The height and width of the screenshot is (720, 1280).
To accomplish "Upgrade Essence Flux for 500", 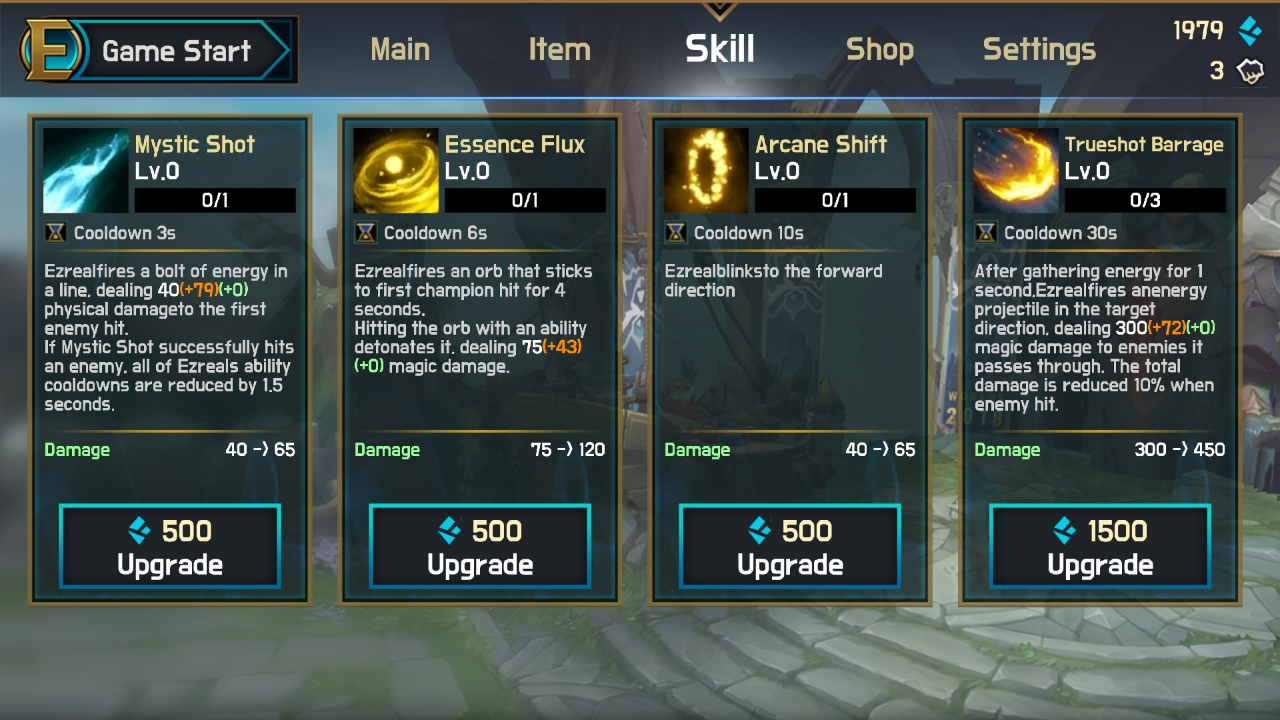I will 480,547.
